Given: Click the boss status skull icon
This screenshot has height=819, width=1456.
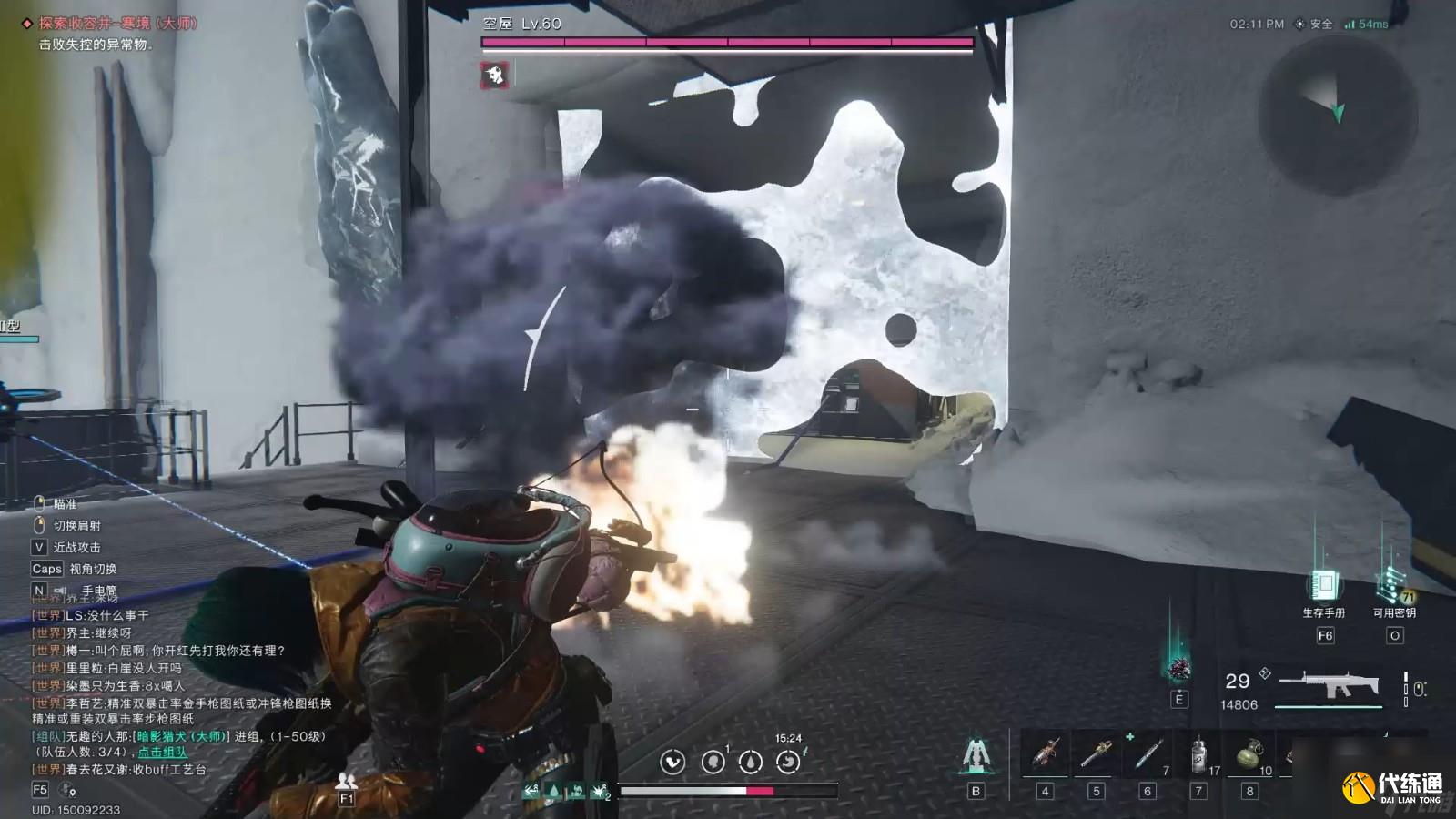Looking at the screenshot, I should click(495, 75).
